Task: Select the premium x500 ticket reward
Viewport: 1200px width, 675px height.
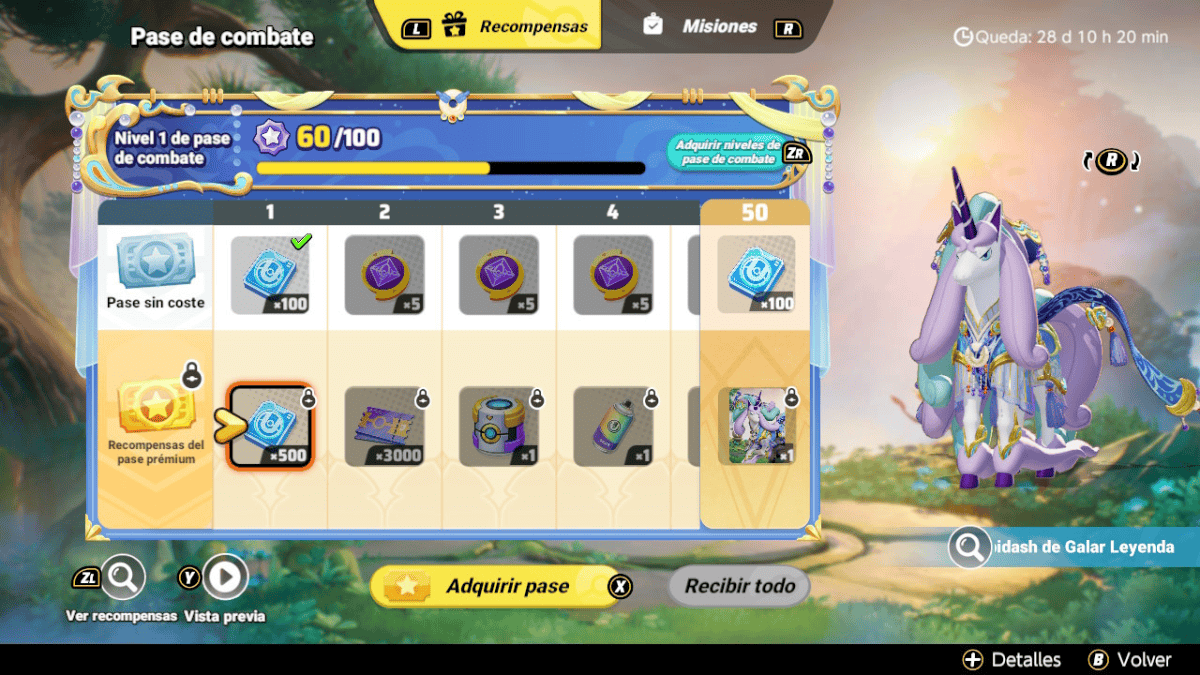Action: click(270, 426)
